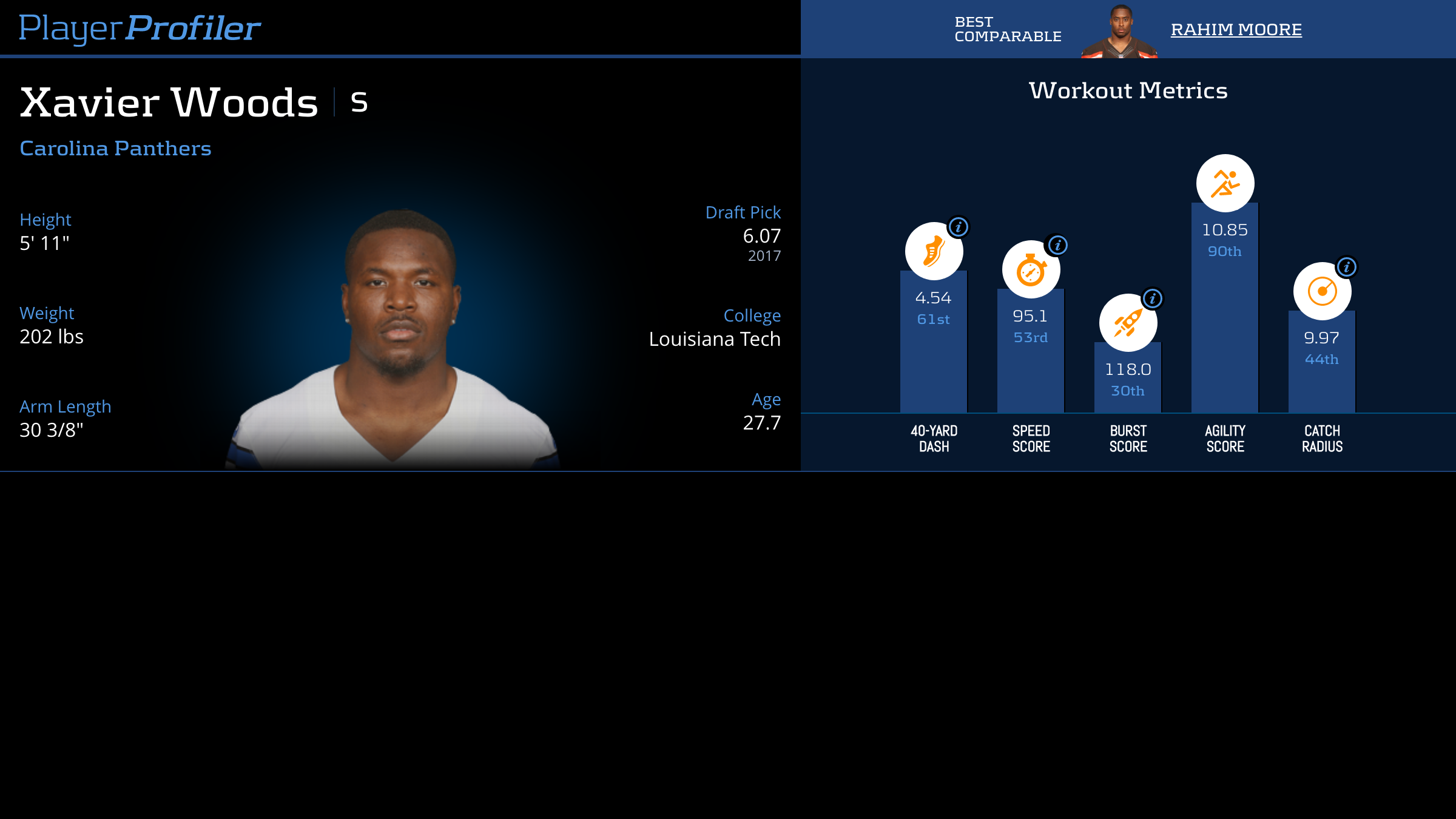Select the Speed Score stopwatch icon

coord(1030,271)
